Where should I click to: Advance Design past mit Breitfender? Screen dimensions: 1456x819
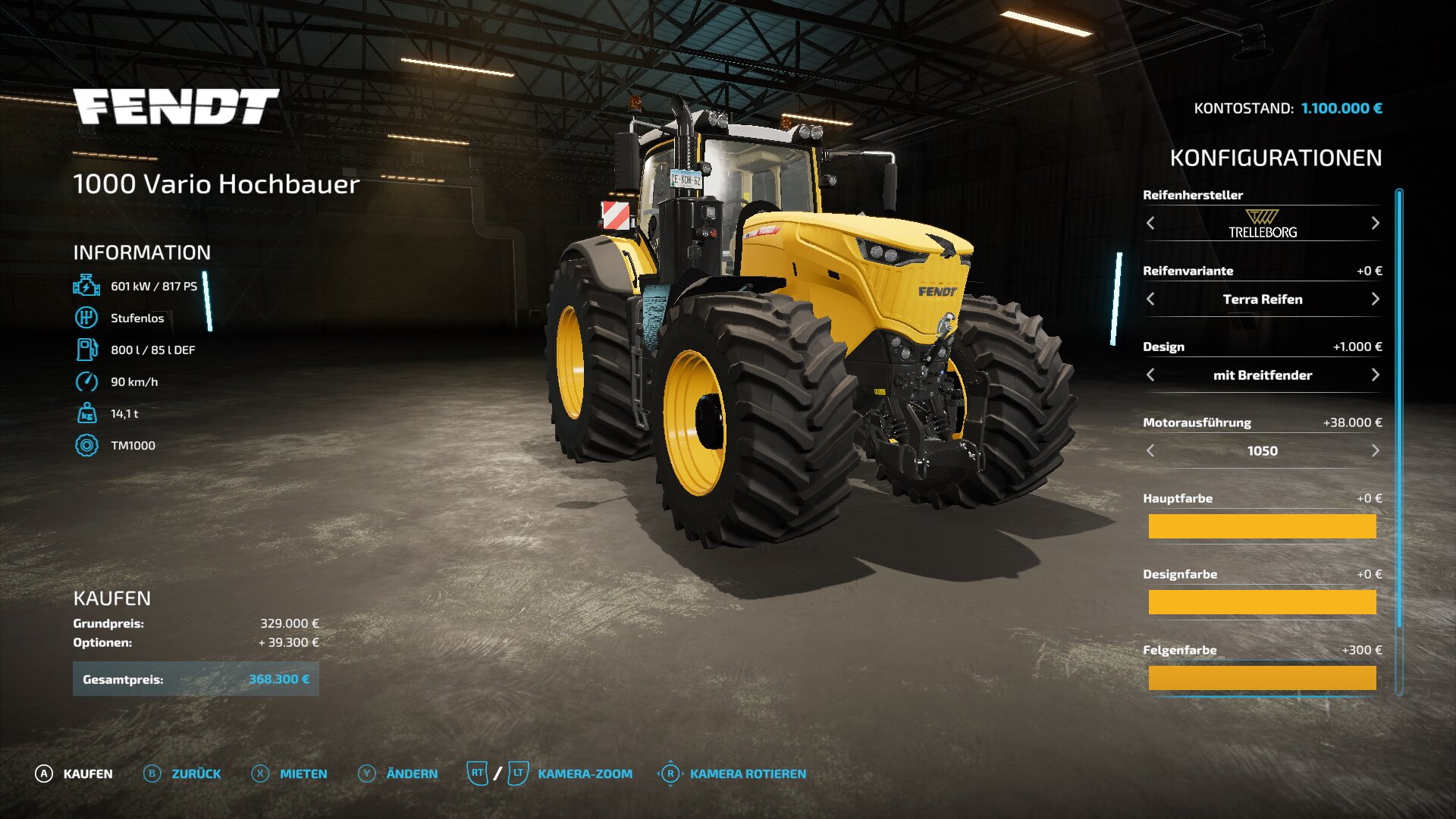tap(1375, 375)
